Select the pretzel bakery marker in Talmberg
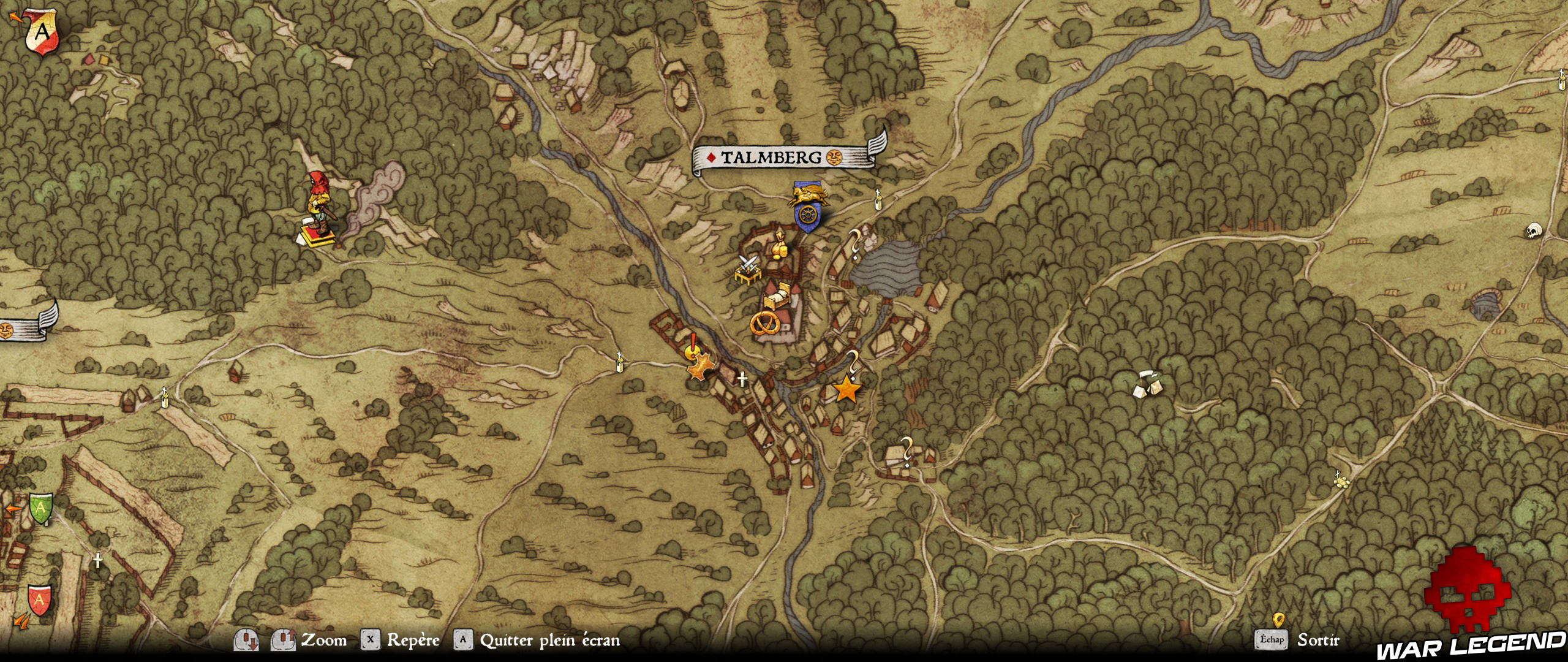Image resolution: width=1568 pixels, height=662 pixels. tap(764, 323)
